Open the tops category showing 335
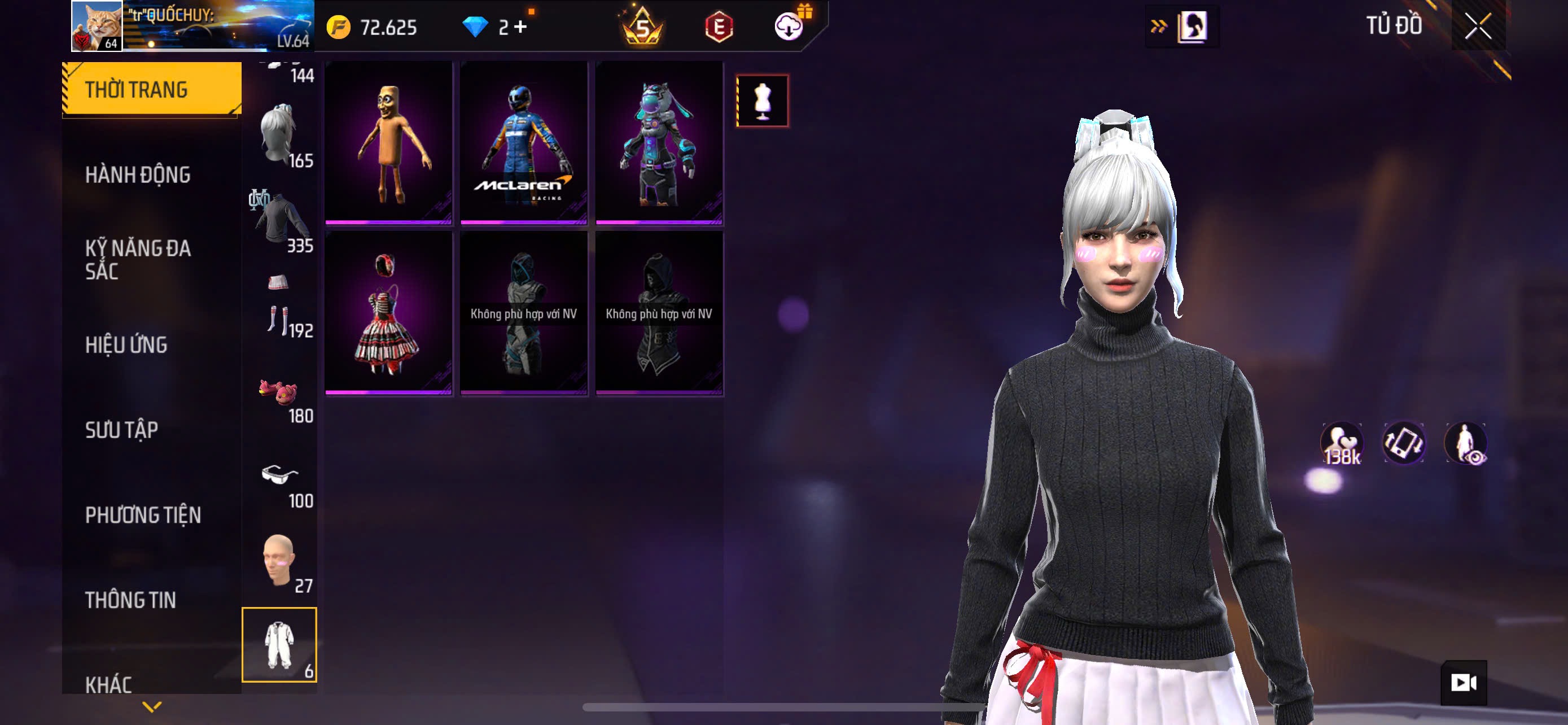The width and height of the screenshot is (1568, 725). (x=279, y=220)
